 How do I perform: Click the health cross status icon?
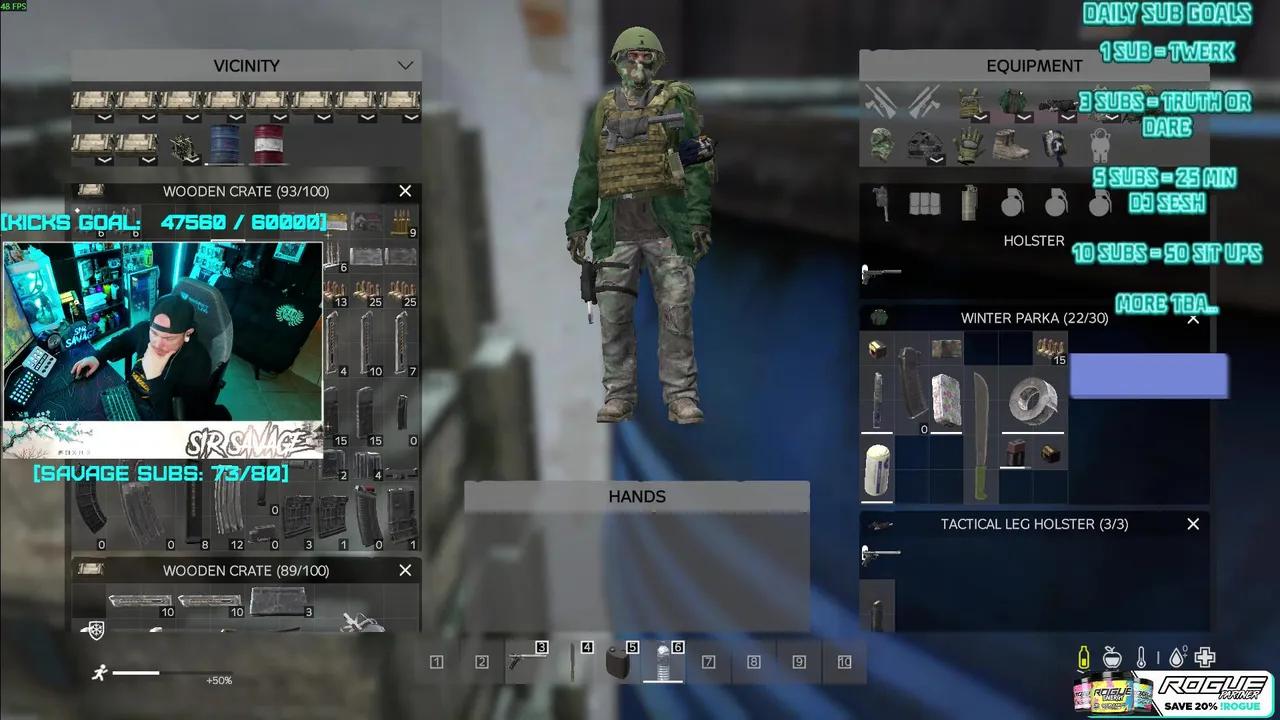1203,657
